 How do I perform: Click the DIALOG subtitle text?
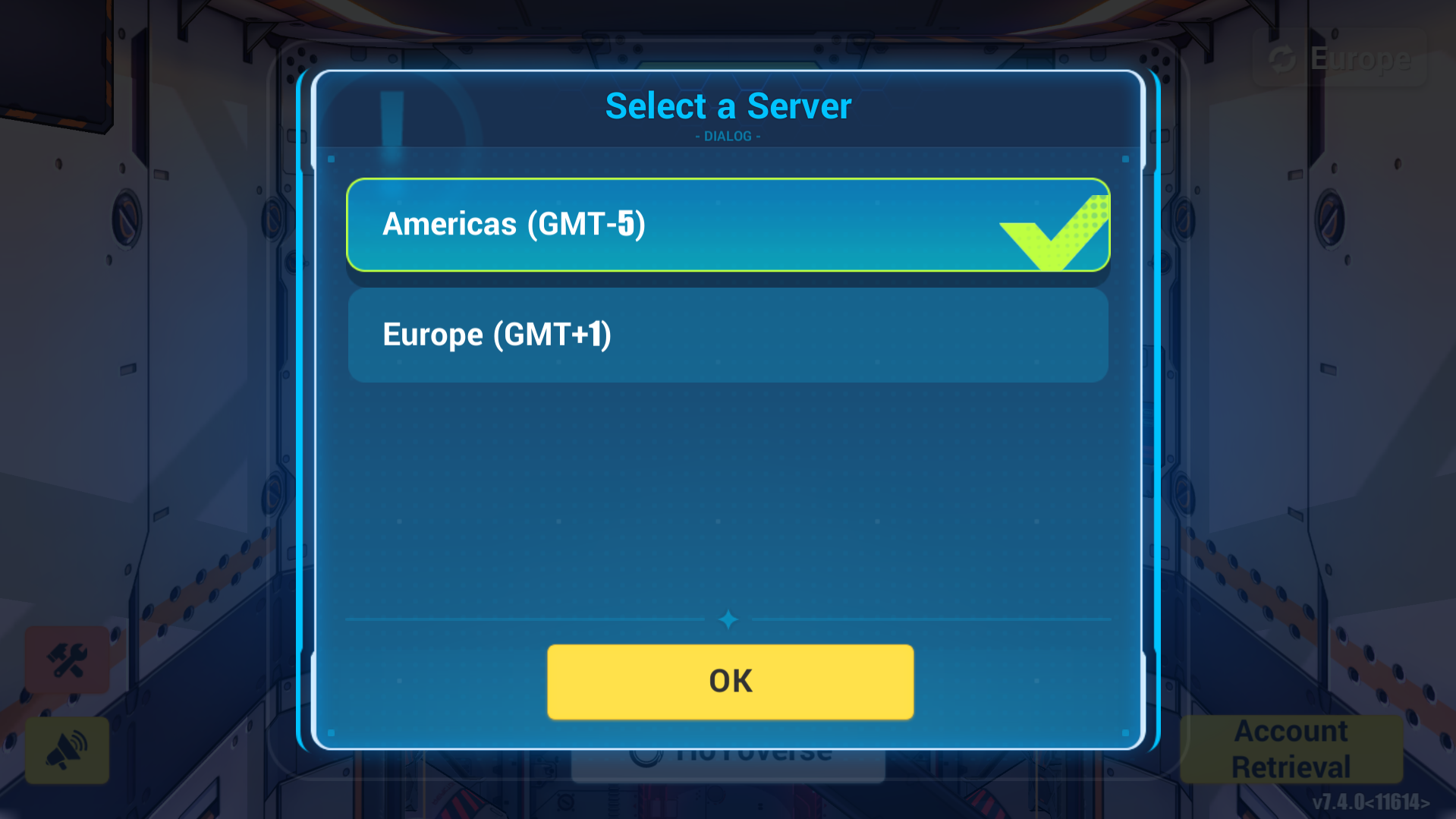[728, 136]
